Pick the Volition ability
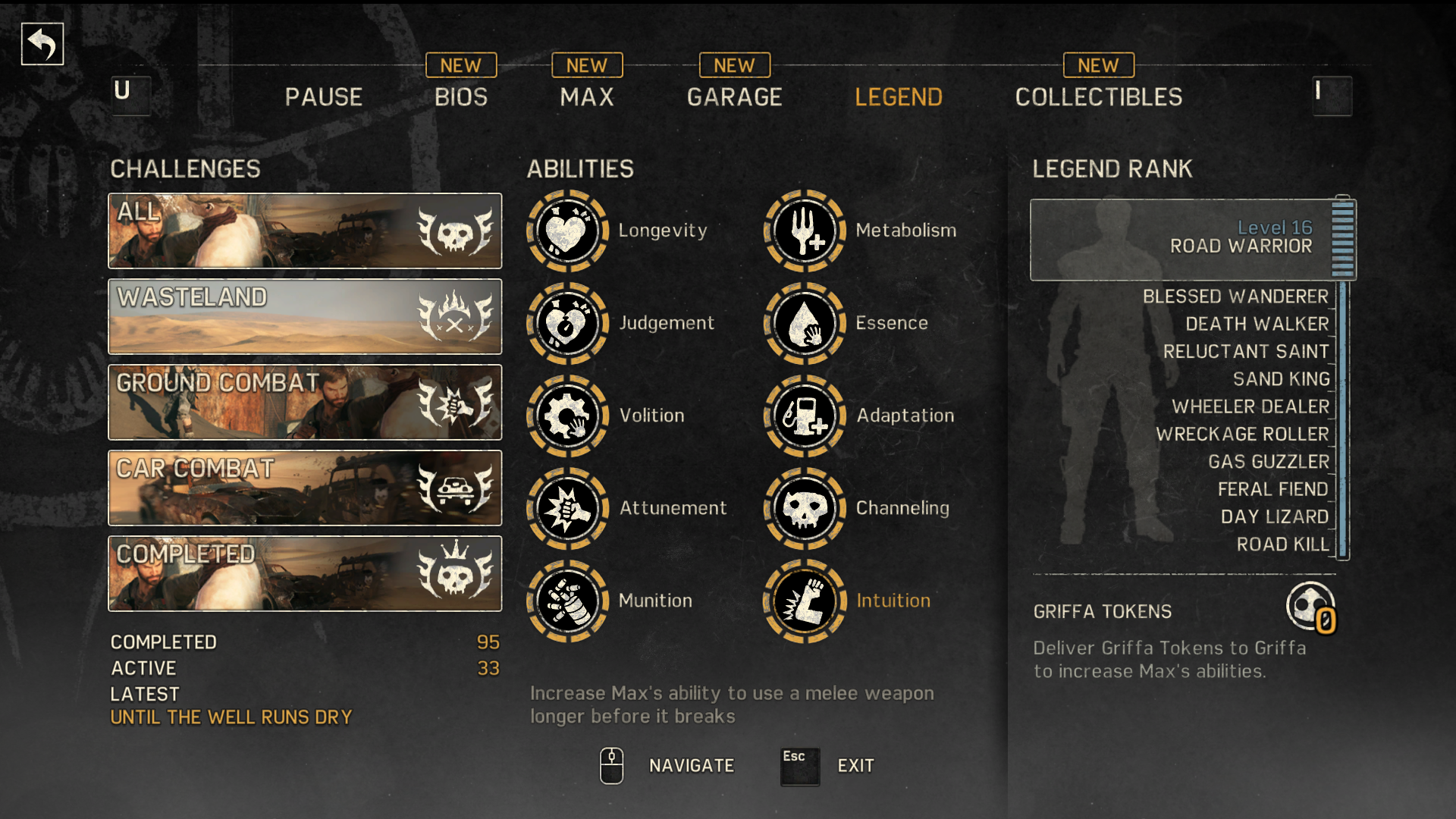Image resolution: width=1456 pixels, height=819 pixels. coord(567,416)
